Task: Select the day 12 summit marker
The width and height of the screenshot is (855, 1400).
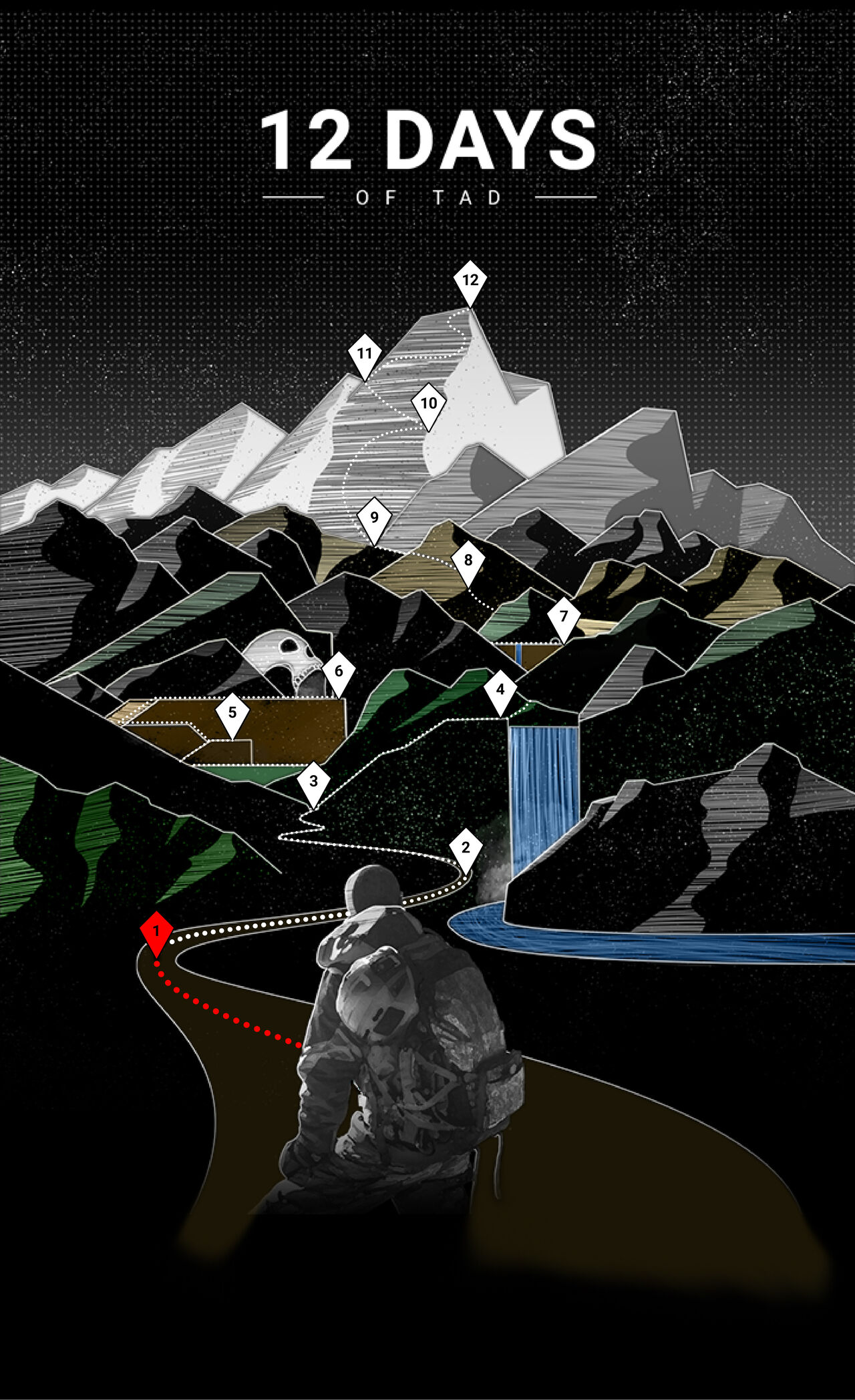Action: pos(470,280)
